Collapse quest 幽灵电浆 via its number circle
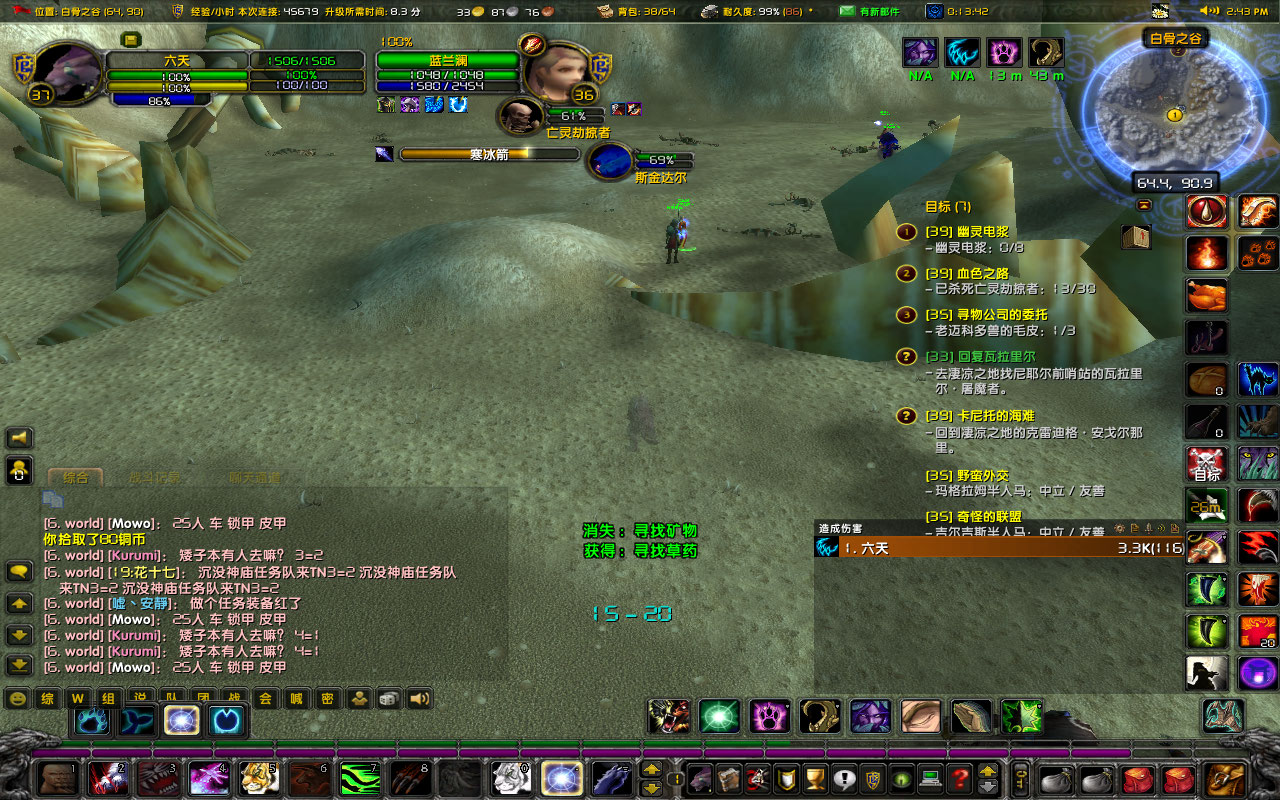 [x=905, y=231]
